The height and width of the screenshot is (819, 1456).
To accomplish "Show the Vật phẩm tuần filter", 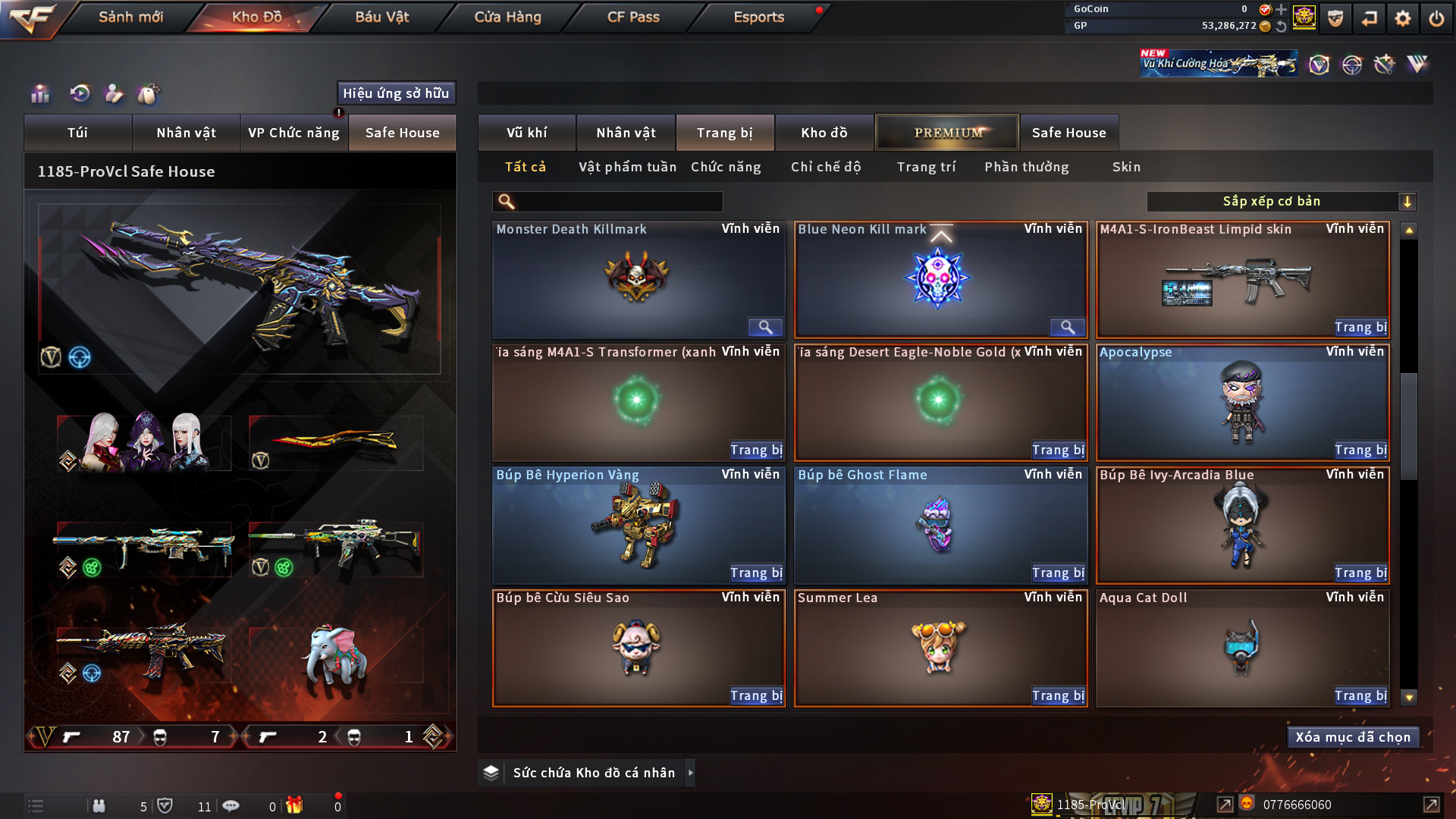I will pyautogui.click(x=627, y=167).
